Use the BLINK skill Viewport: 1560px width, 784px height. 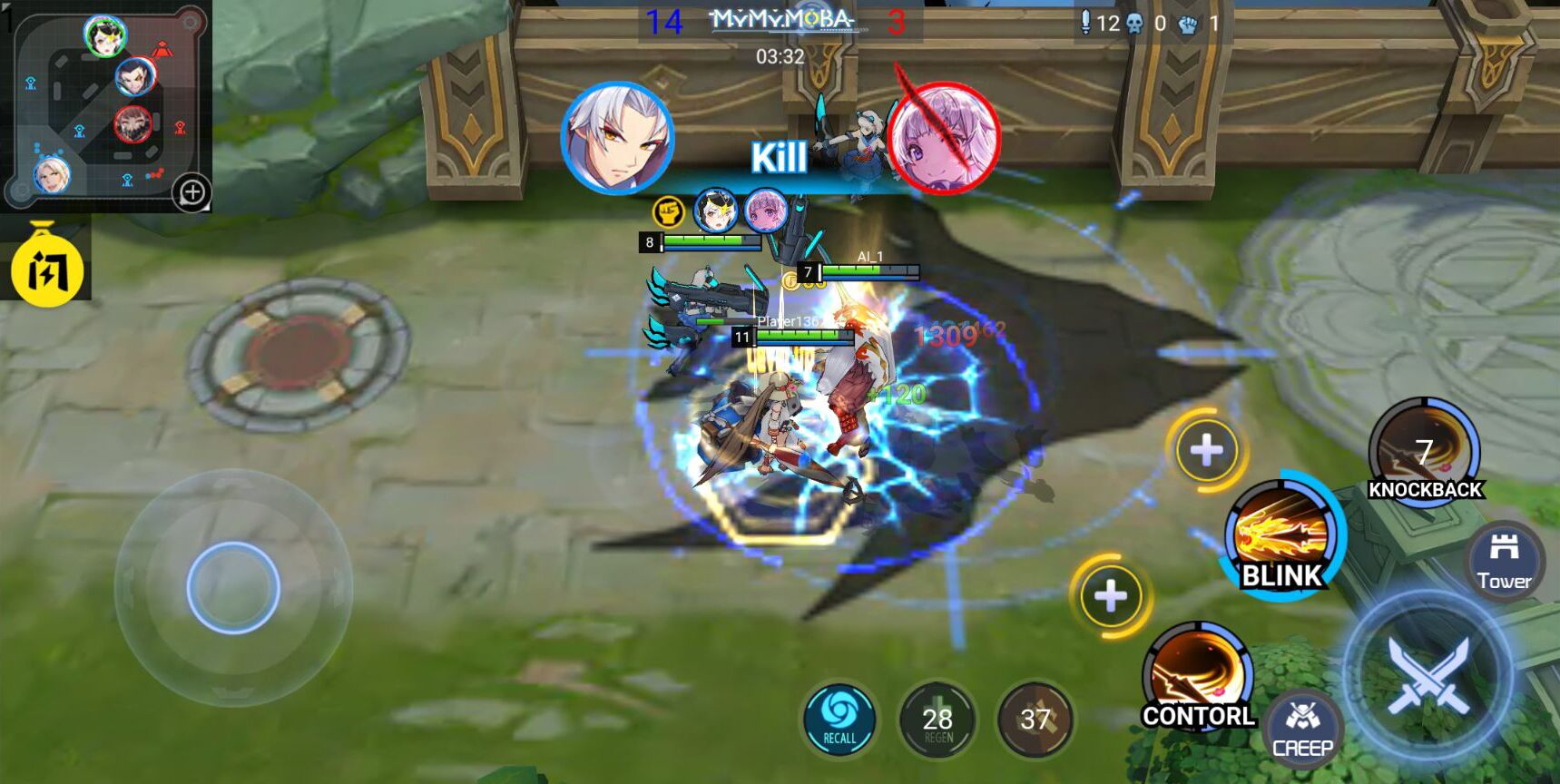click(1282, 537)
